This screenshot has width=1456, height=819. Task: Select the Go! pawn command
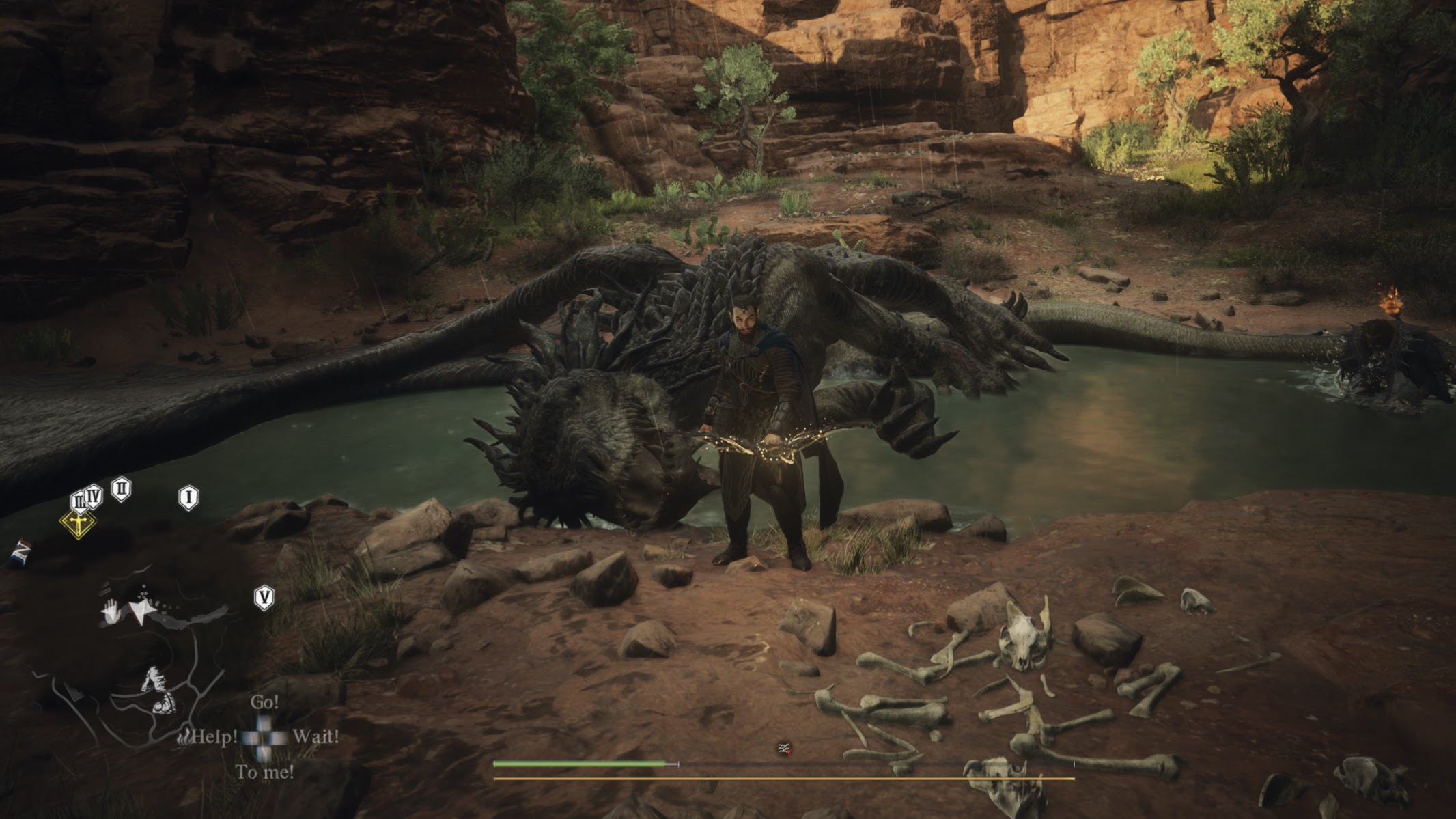tap(264, 702)
